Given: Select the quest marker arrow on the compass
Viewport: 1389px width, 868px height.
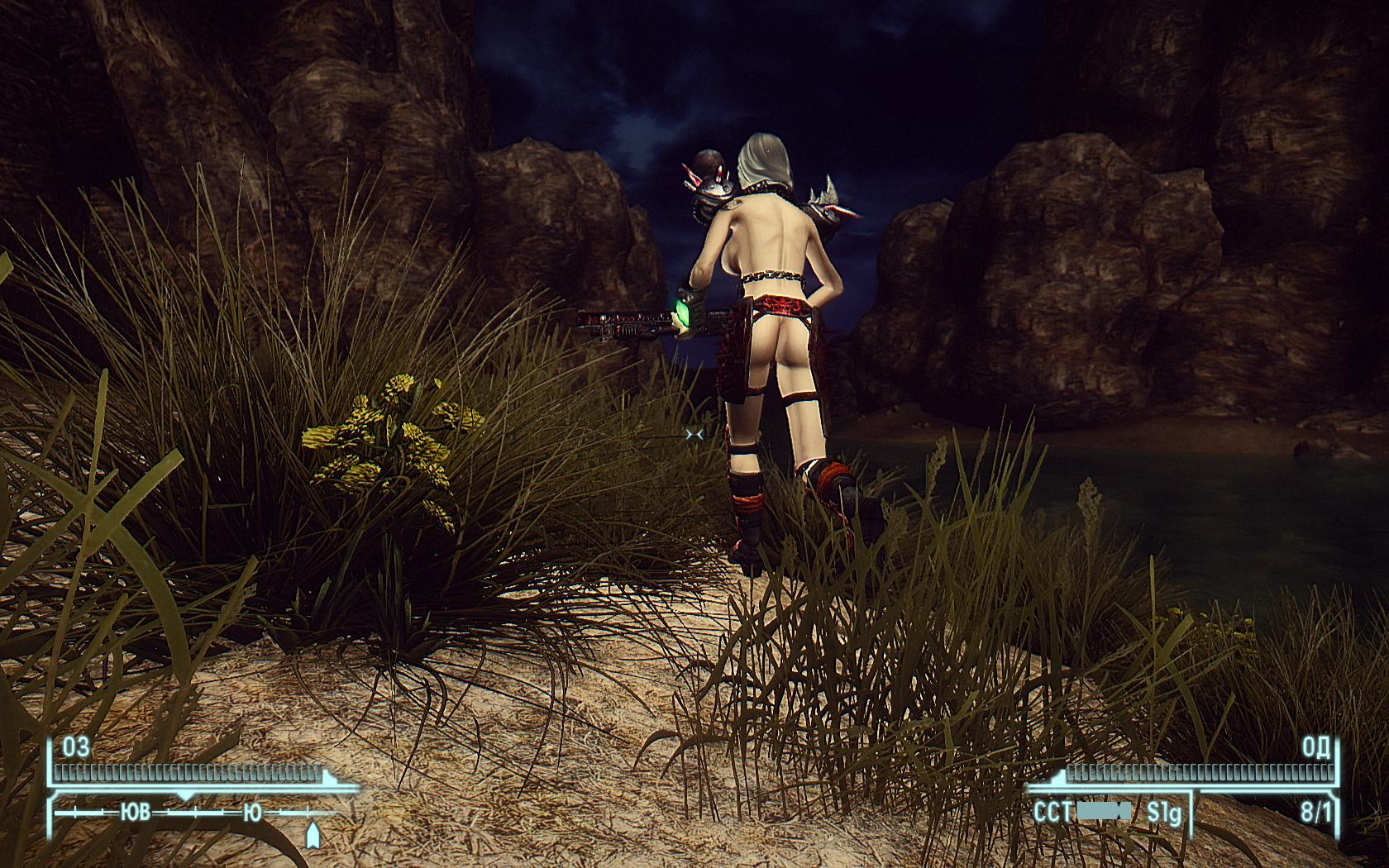Looking at the screenshot, I should point(313,835).
